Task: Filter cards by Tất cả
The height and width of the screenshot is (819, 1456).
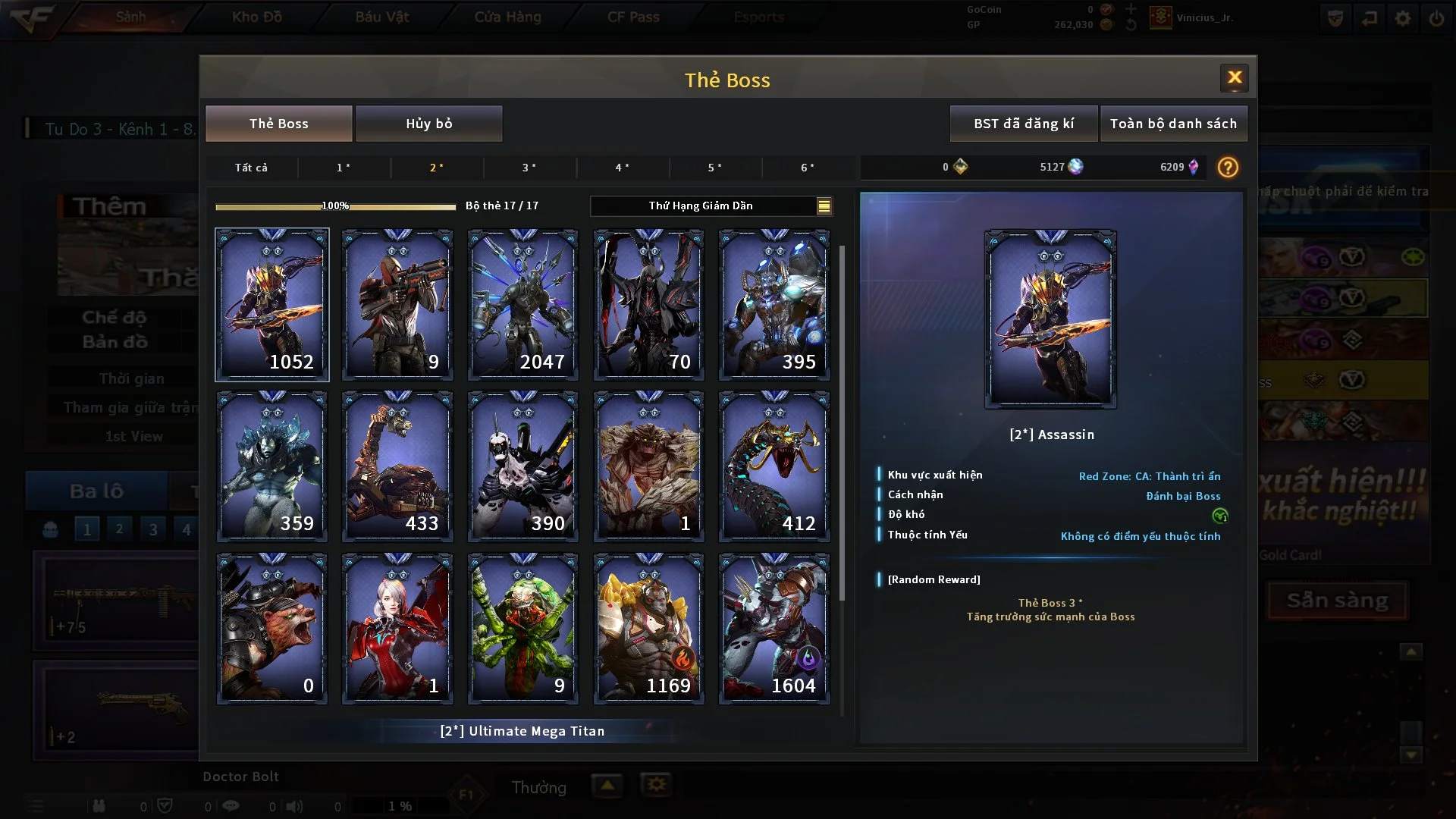Action: coord(251,168)
